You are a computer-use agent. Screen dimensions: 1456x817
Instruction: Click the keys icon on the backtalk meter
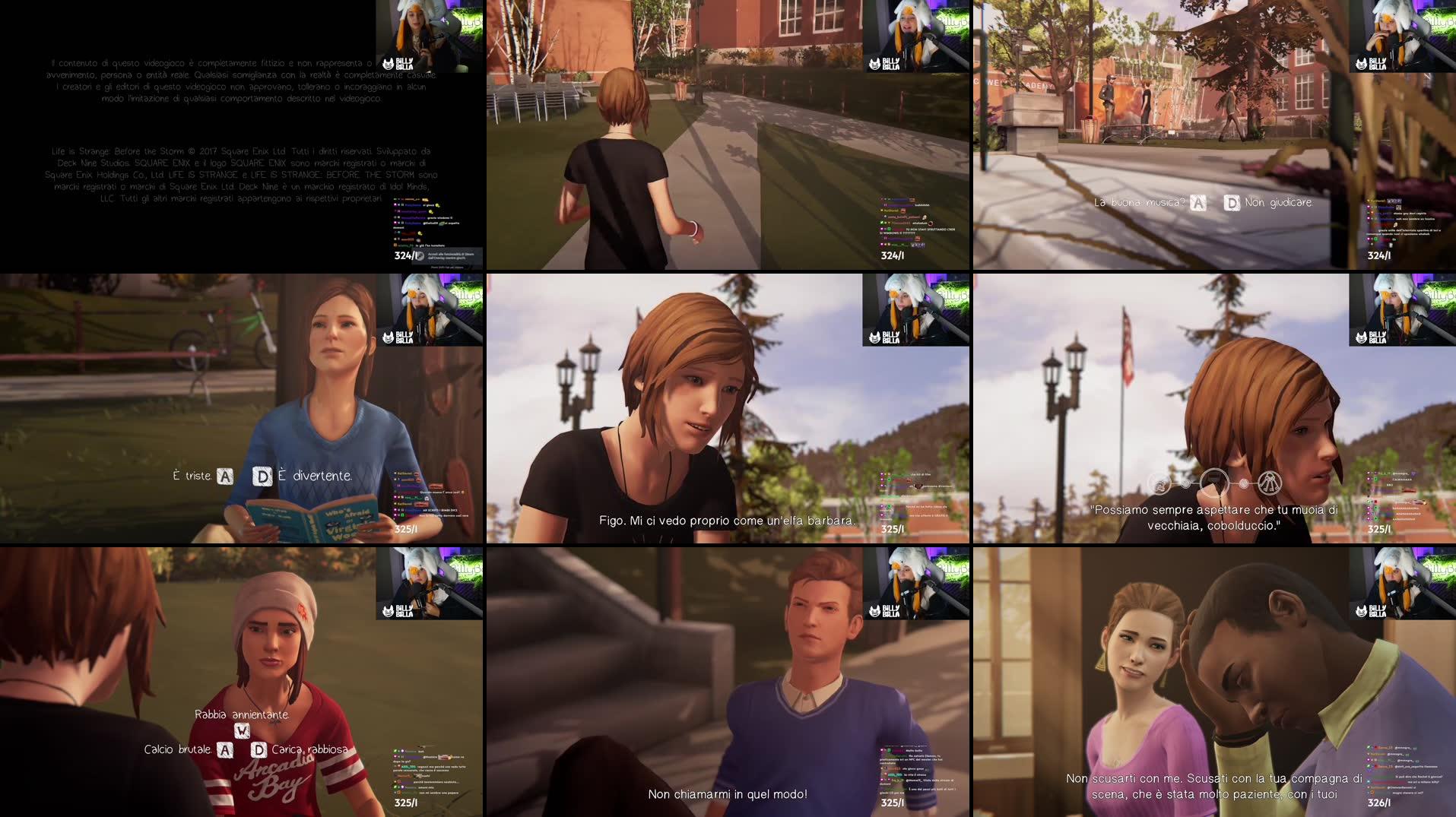pyautogui.click(x=1270, y=483)
